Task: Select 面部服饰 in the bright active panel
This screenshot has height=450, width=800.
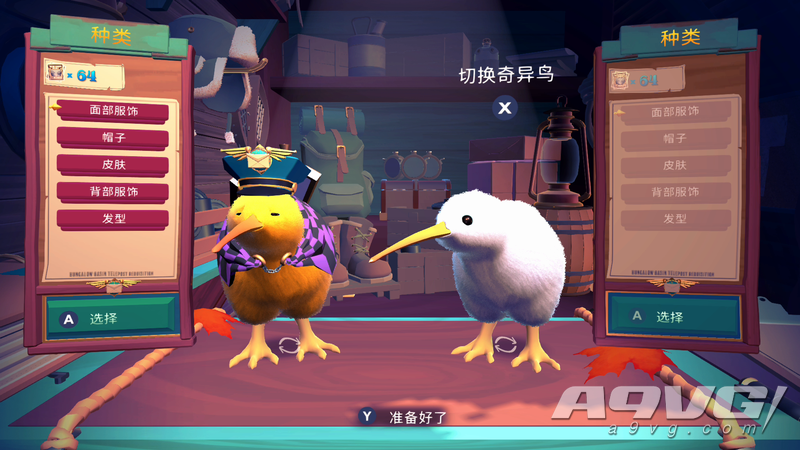Action: pos(112,111)
